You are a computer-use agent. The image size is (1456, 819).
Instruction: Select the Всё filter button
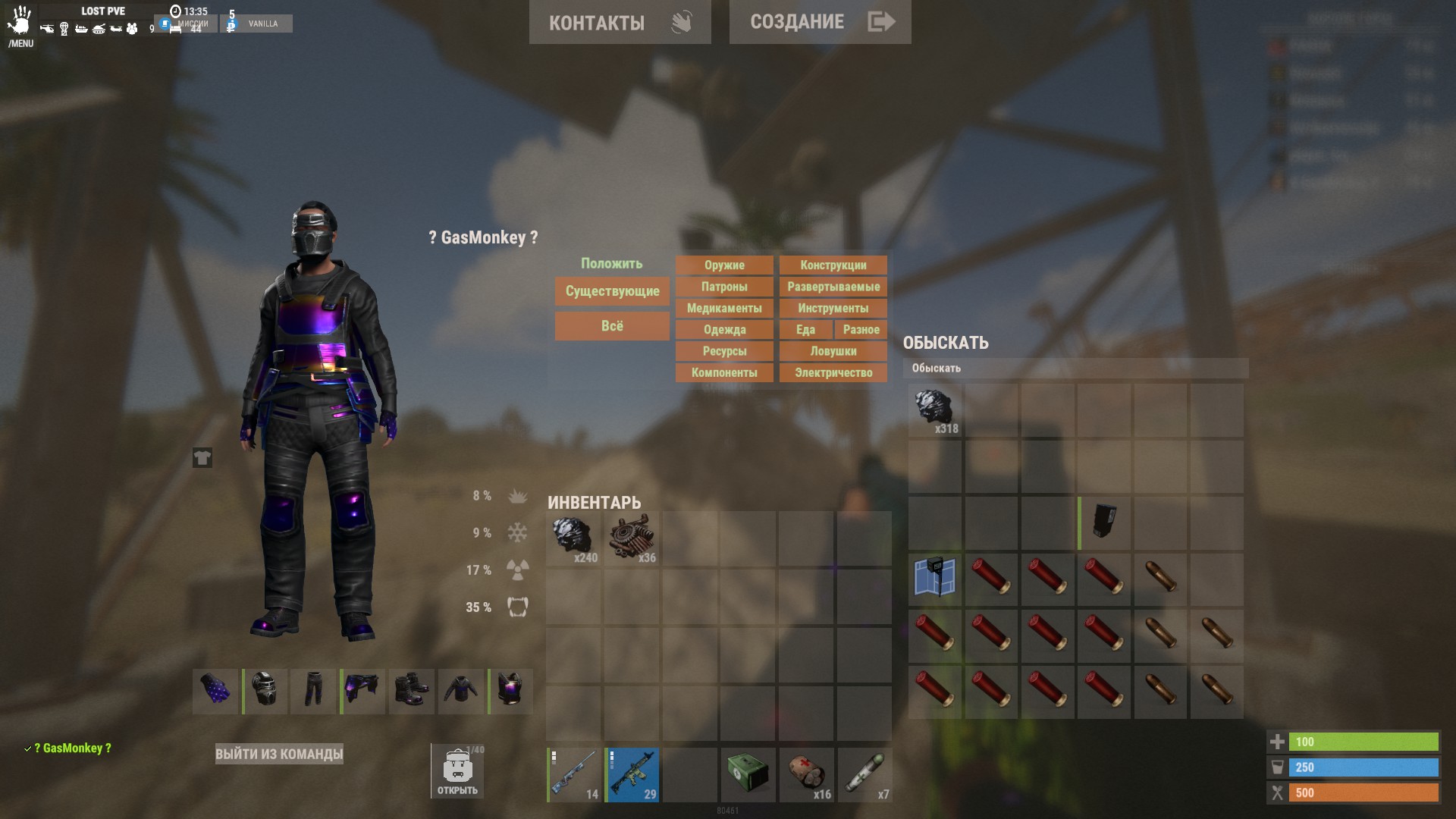[611, 325]
